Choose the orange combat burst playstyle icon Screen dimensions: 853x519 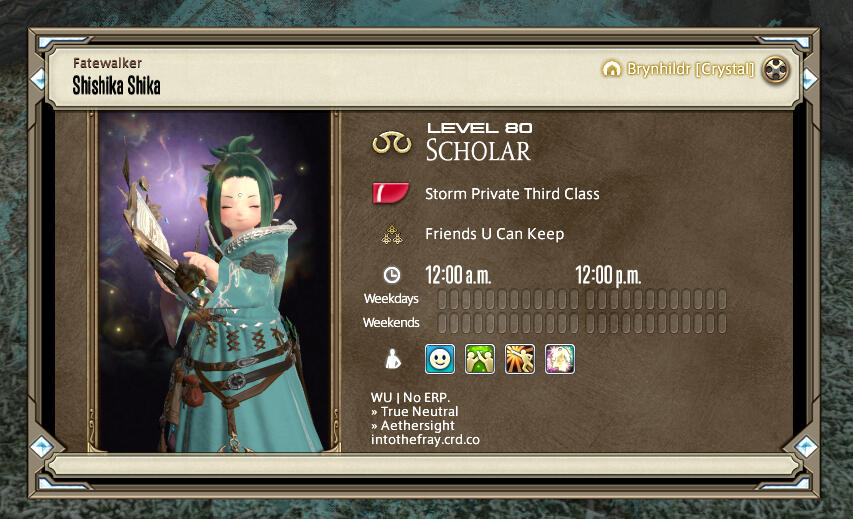point(520,359)
